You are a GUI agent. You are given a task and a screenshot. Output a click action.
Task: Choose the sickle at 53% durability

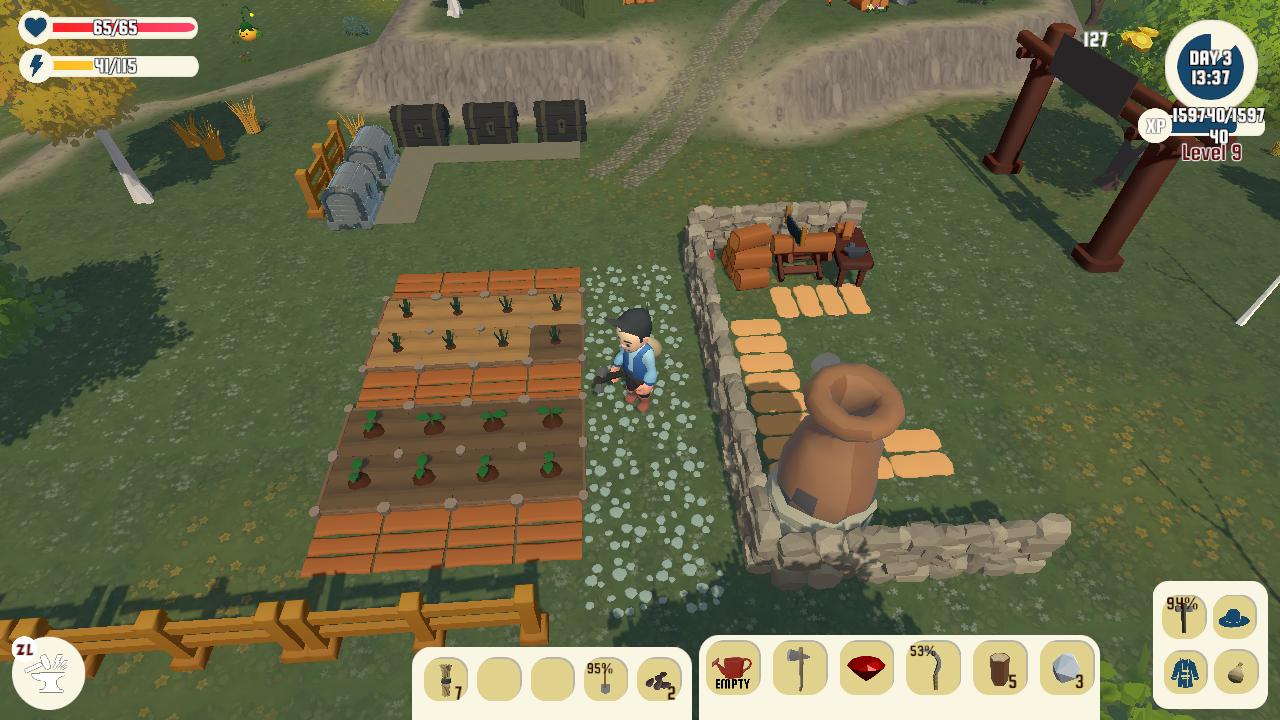coord(933,668)
